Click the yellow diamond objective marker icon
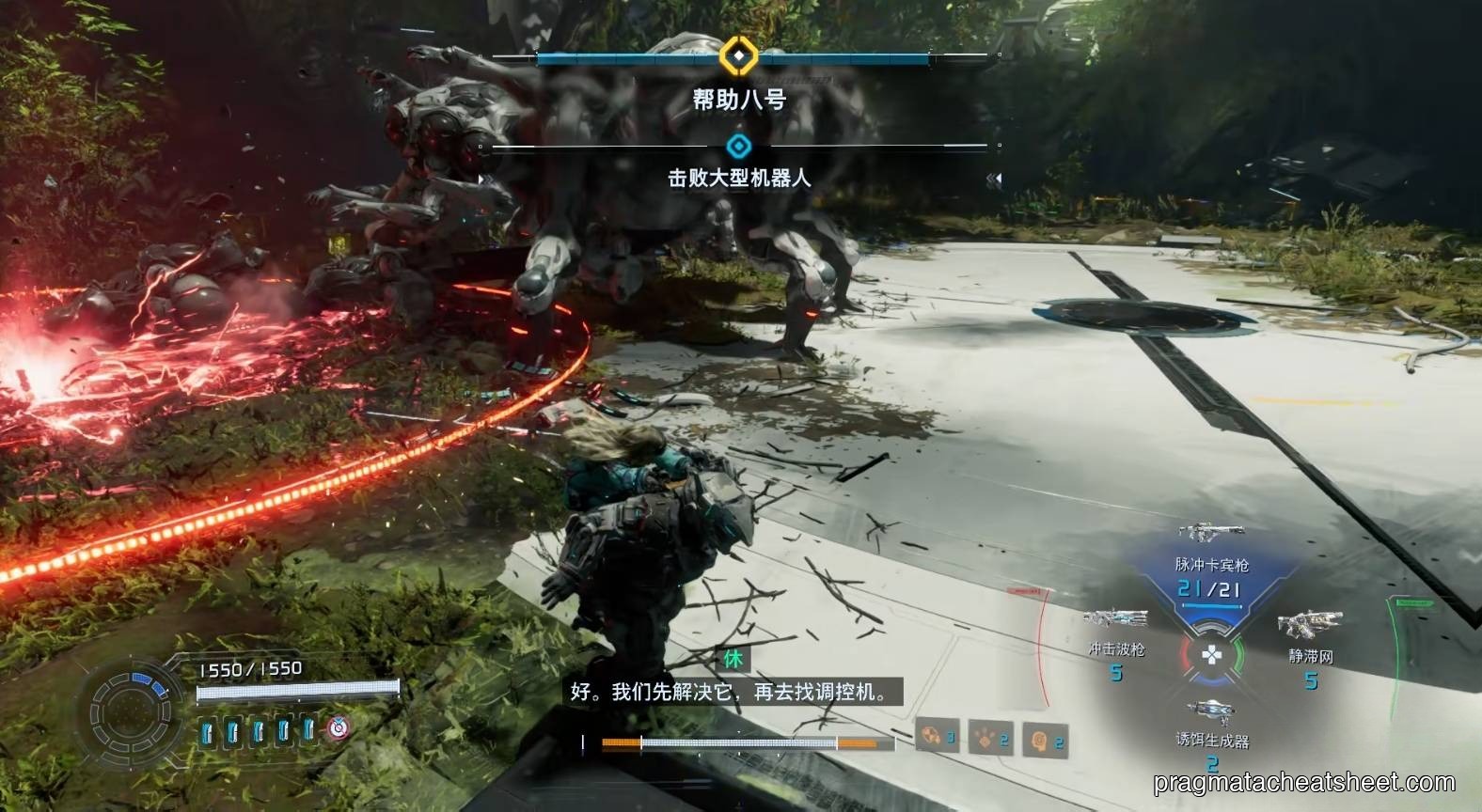This screenshot has height=812, width=1482. pos(739,57)
